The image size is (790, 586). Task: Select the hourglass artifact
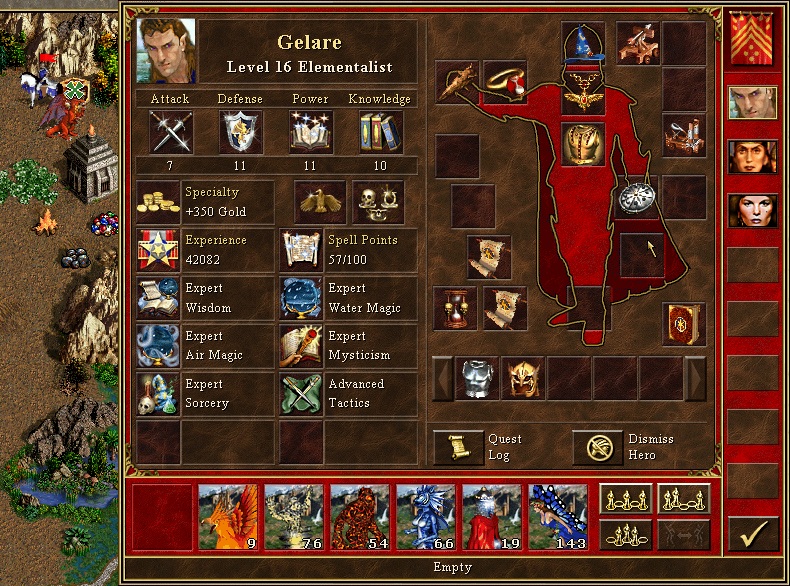[x=456, y=308]
